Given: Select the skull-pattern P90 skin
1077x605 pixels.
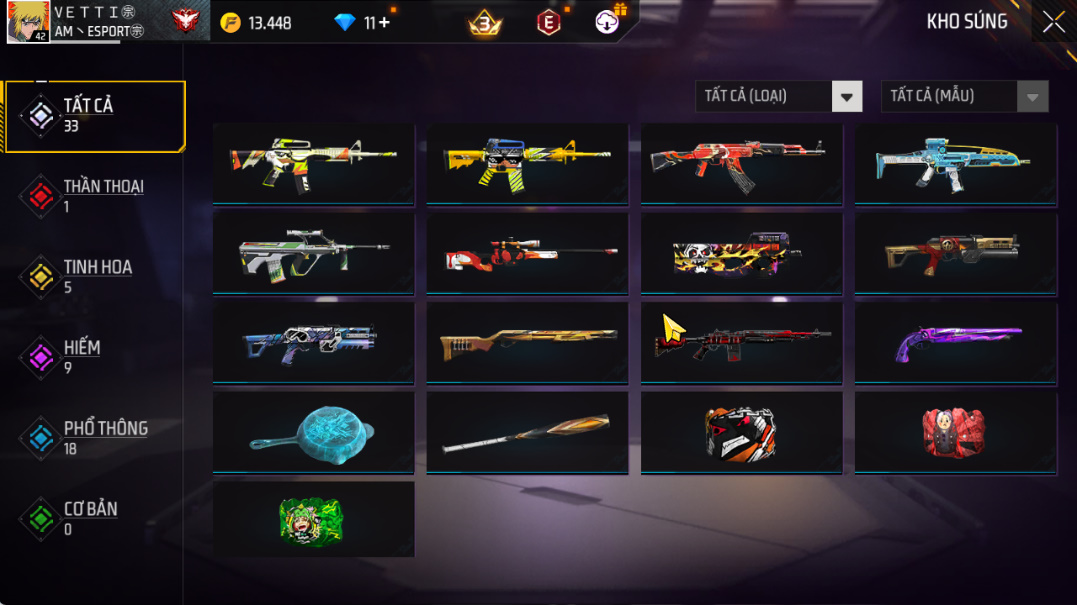Looking at the screenshot, I should (x=741, y=253).
